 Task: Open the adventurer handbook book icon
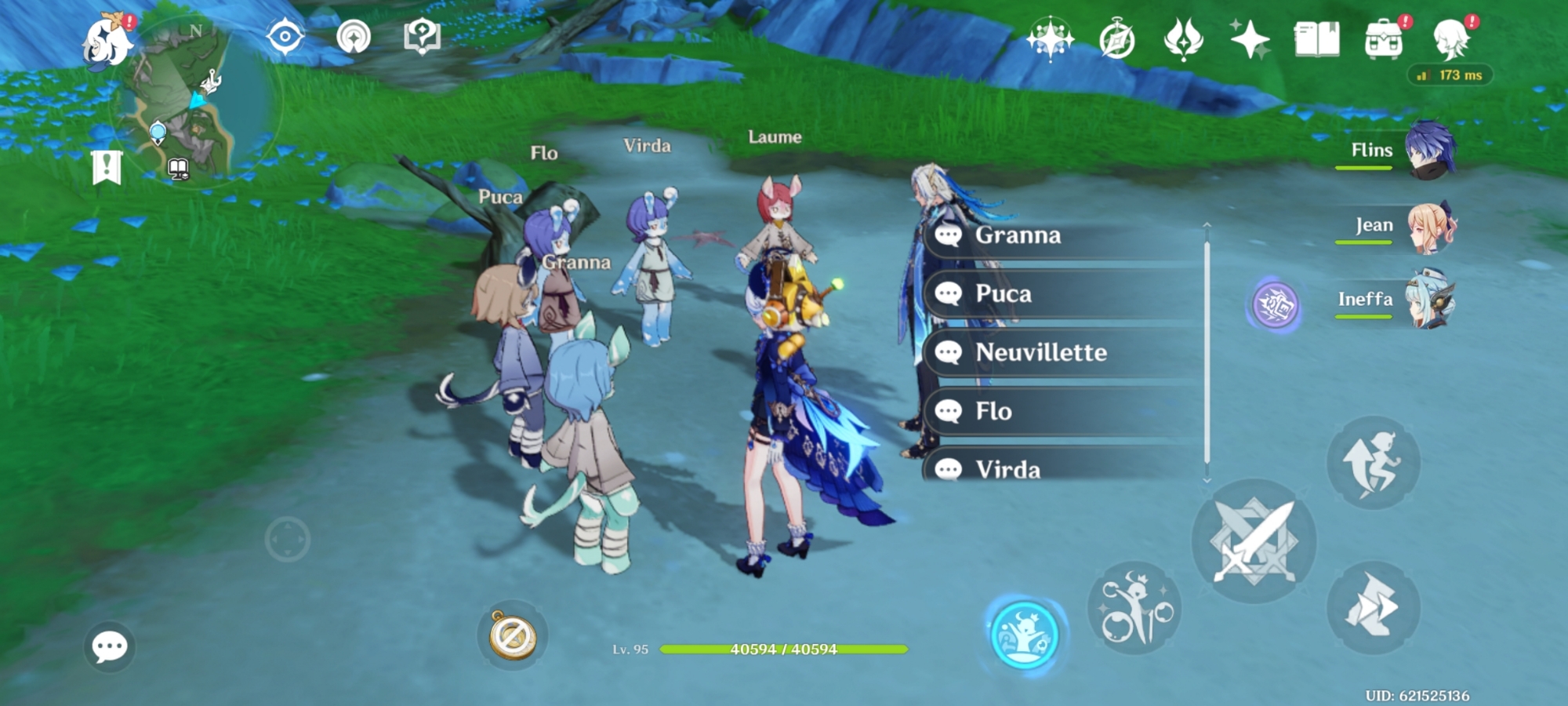pyautogui.click(x=1317, y=39)
